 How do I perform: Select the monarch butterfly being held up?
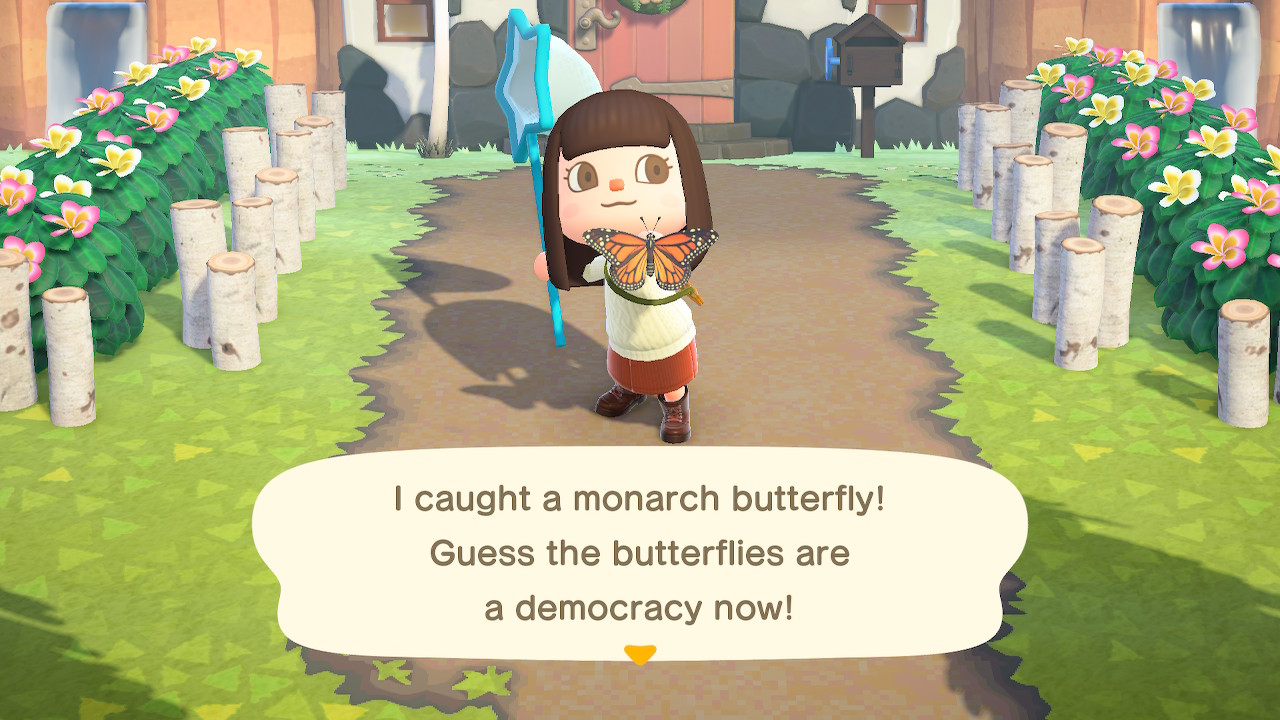[651, 257]
